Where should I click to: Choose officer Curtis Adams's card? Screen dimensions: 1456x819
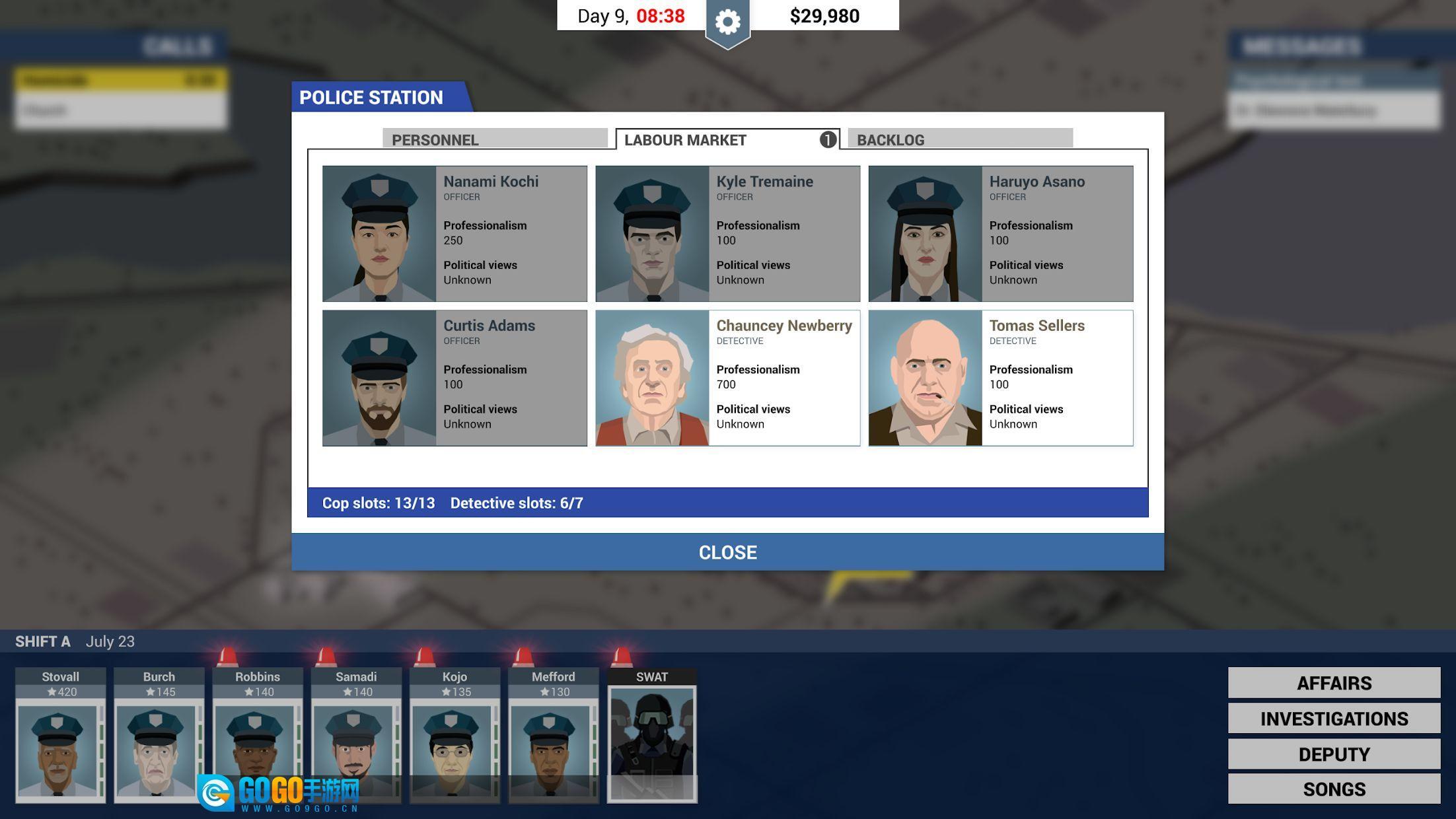tap(455, 378)
